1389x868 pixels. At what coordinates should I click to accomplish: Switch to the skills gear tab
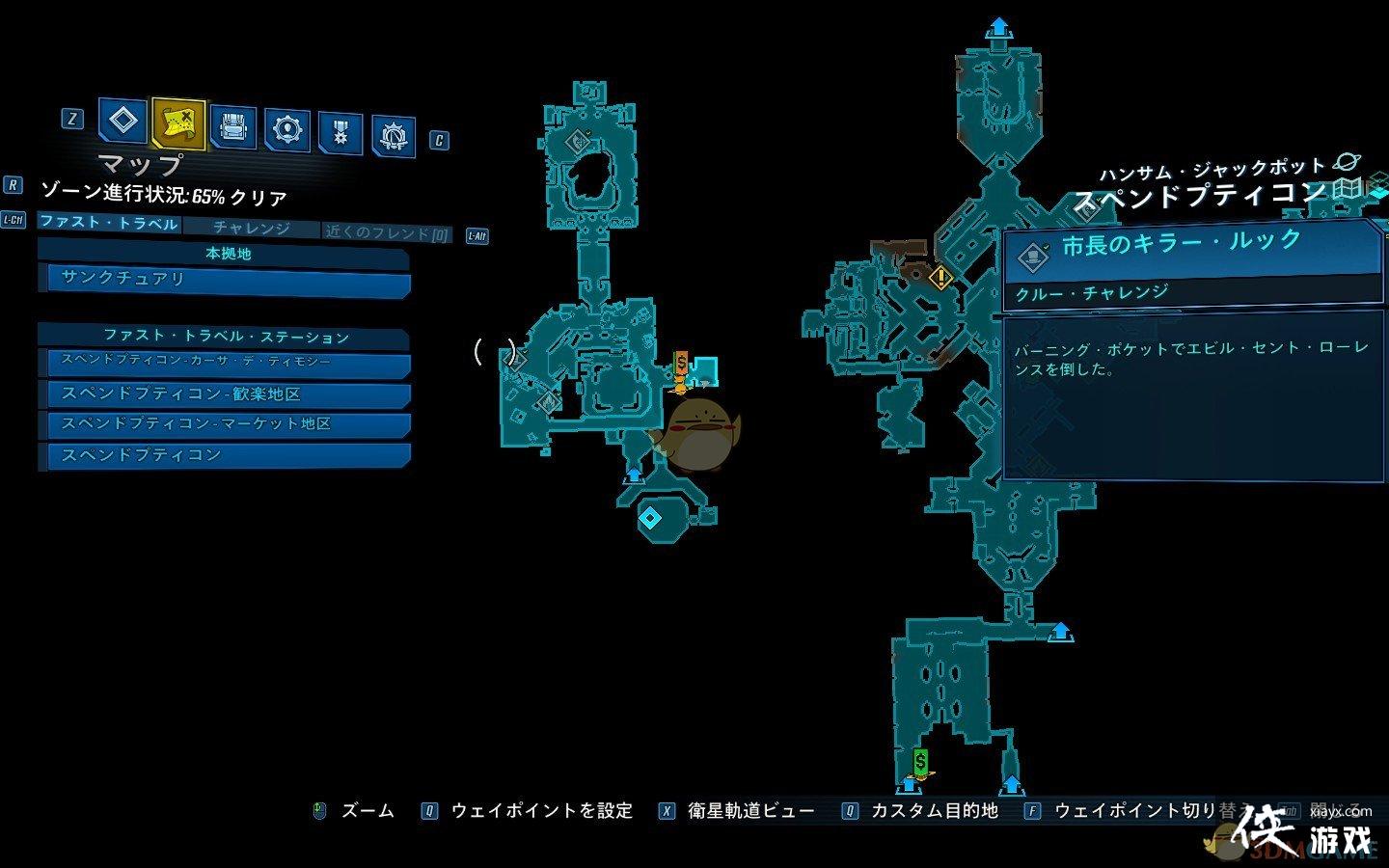[x=286, y=129]
